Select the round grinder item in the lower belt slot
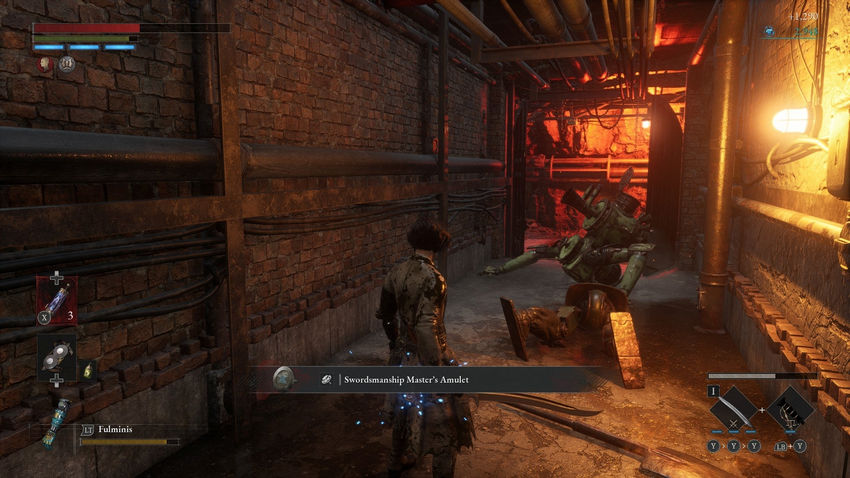850x478 pixels. (x=56, y=356)
